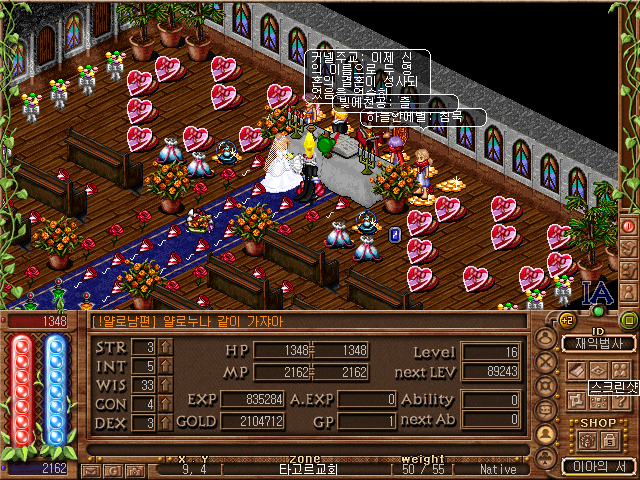
Task: Increase the CON stat with its arrow
Action: (x=166, y=403)
